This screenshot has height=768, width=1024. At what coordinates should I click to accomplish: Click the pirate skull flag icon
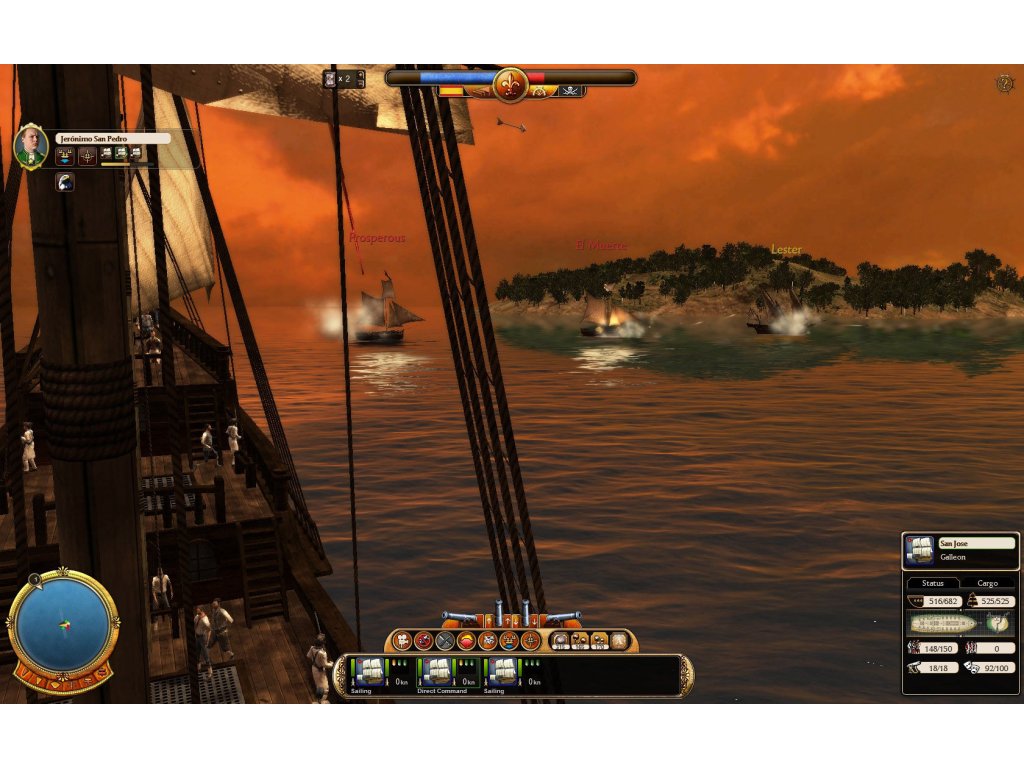tap(570, 91)
